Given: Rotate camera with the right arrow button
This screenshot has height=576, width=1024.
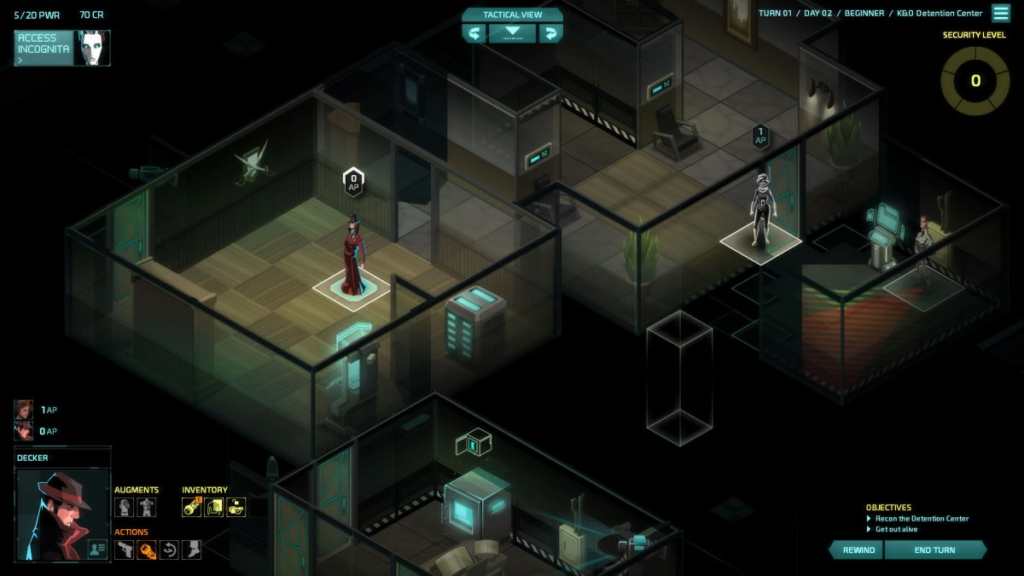Looking at the screenshot, I should click(x=549, y=33).
